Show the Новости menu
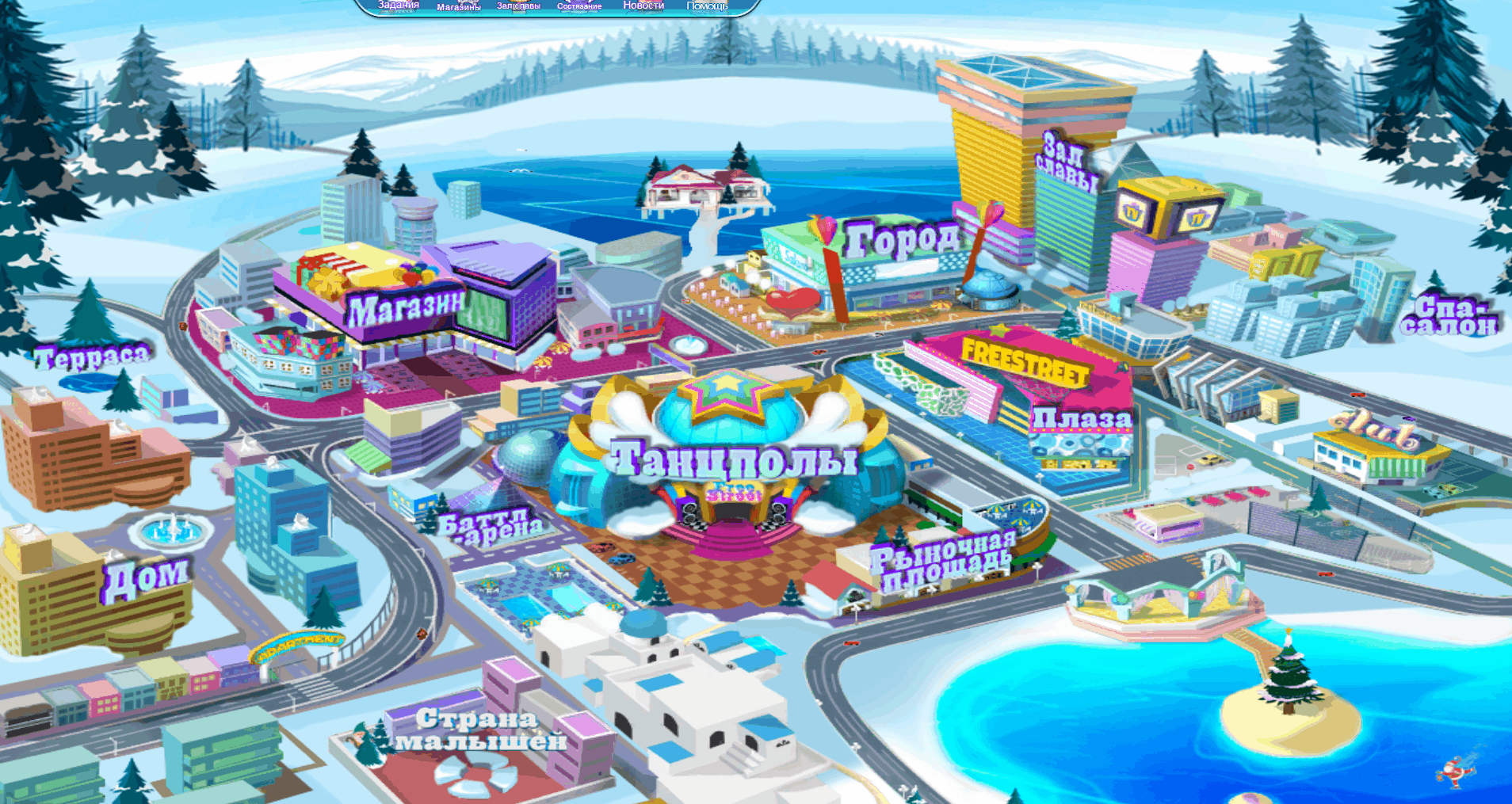The width and height of the screenshot is (1512, 804). 643,5
